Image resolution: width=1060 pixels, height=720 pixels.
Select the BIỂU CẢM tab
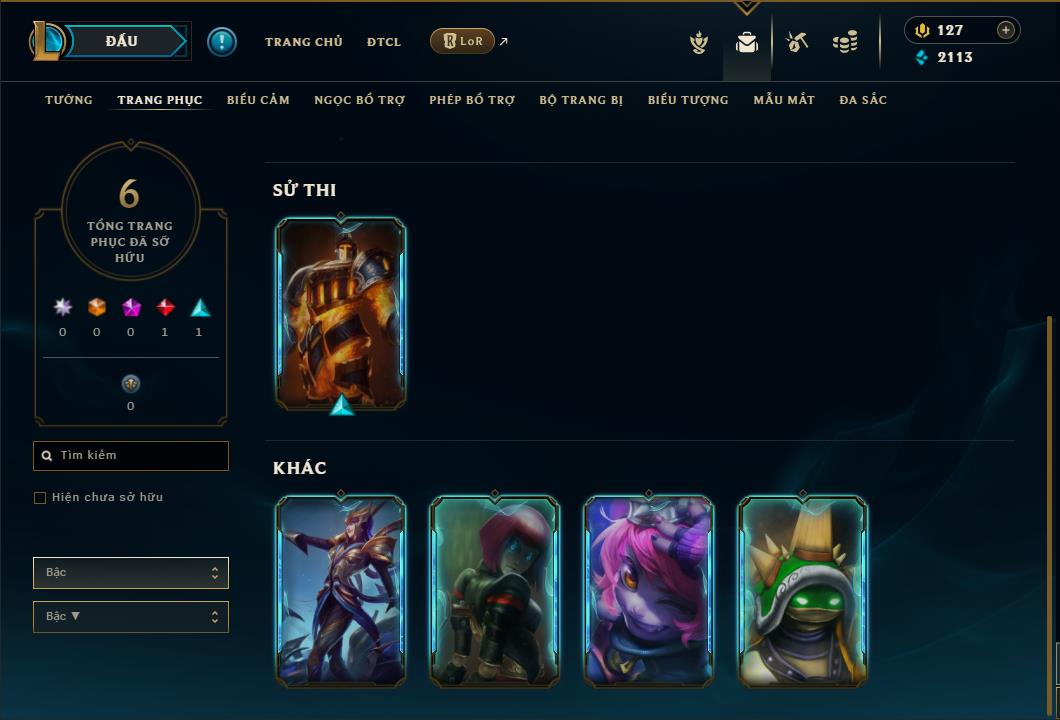pos(258,100)
